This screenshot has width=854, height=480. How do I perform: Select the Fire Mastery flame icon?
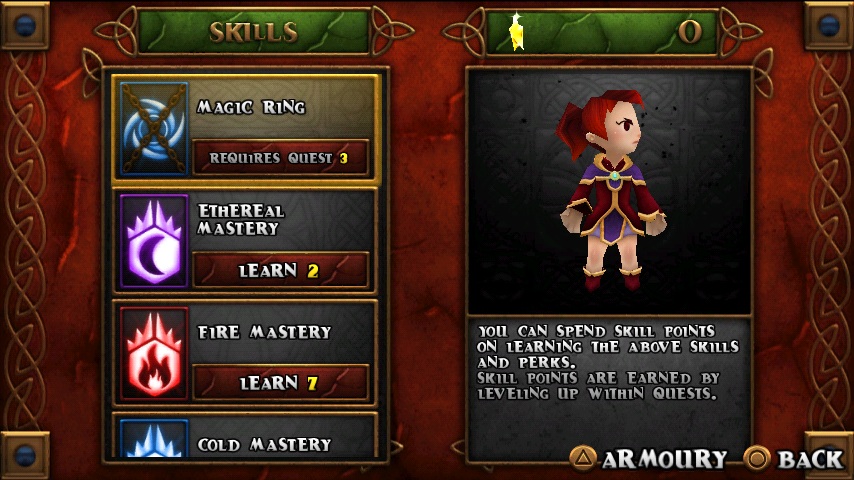(154, 353)
